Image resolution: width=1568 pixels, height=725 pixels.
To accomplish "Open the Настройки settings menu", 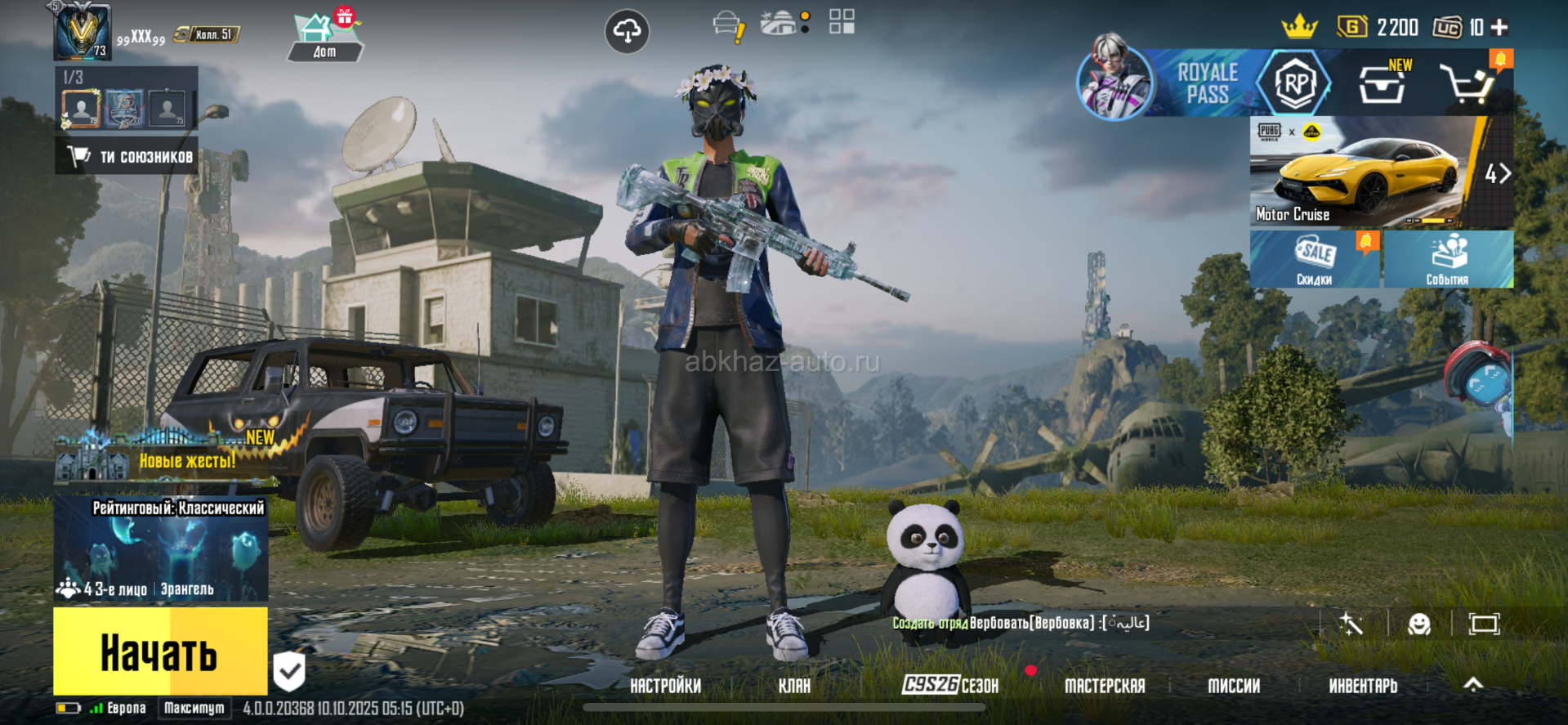I will pyautogui.click(x=665, y=686).
